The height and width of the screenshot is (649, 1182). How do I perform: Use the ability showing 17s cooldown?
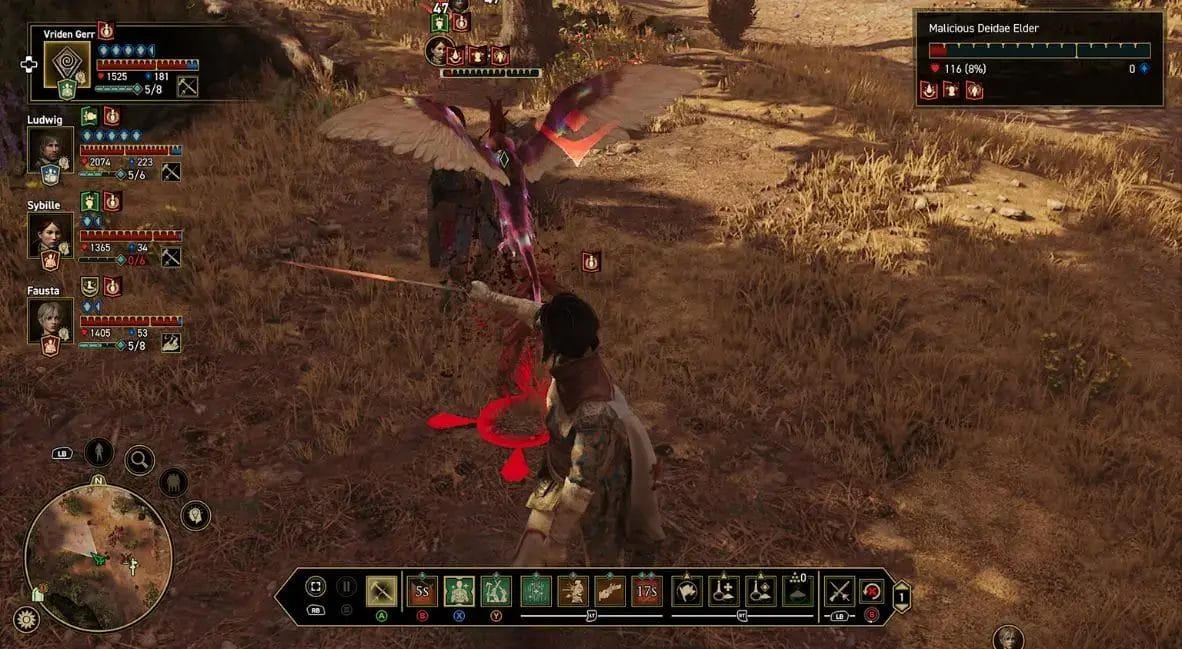coord(647,591)
